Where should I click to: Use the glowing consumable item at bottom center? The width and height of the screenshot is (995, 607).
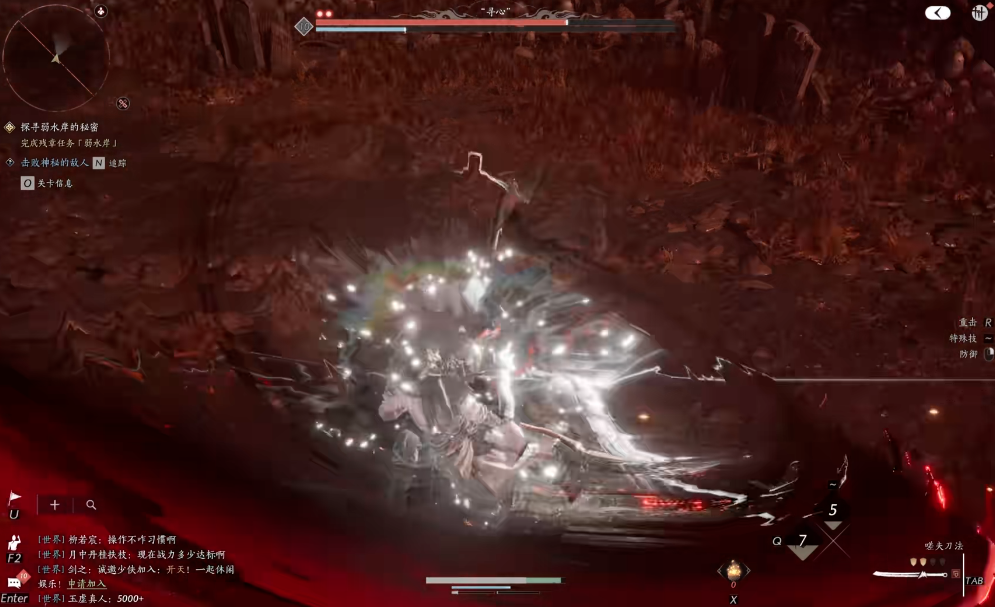[733, 571]
